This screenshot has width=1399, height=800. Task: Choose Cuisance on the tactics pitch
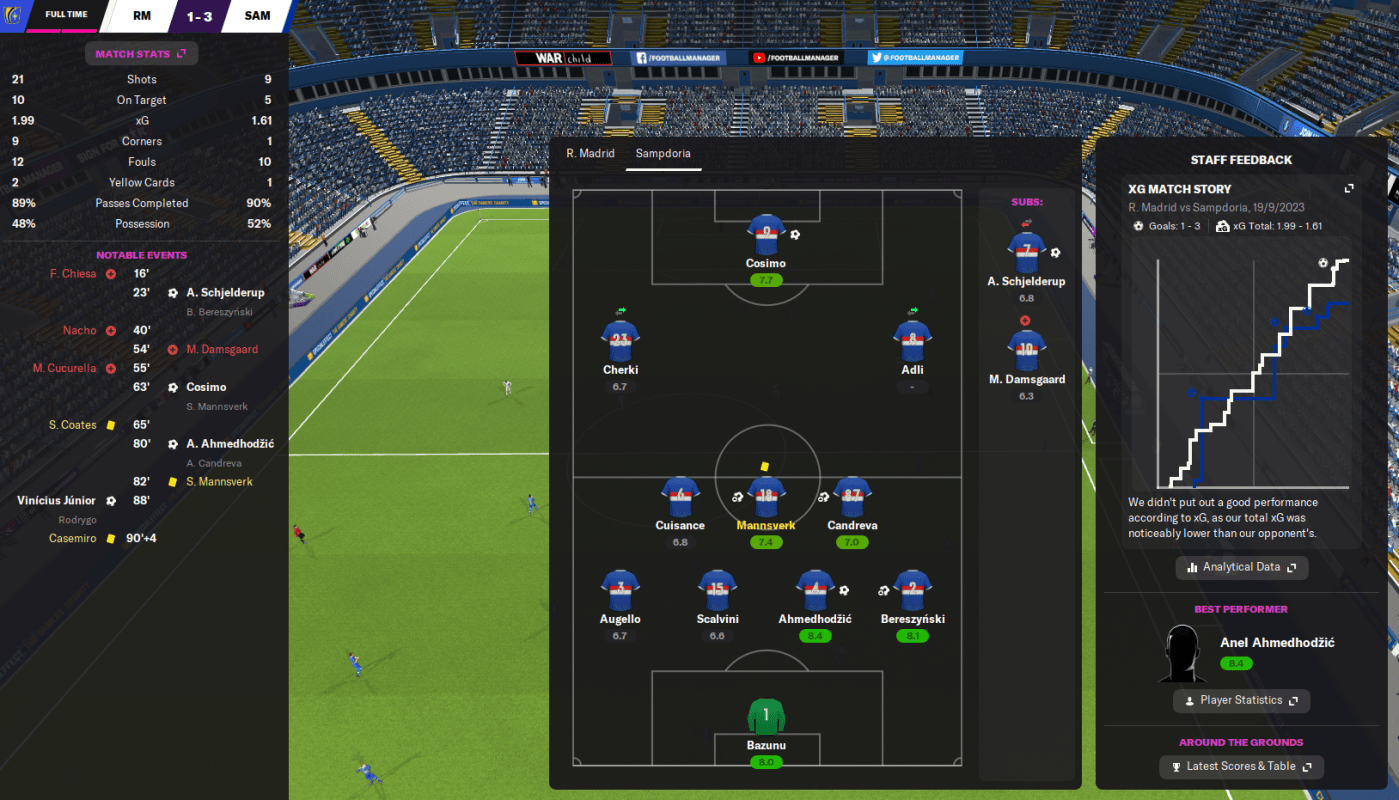[680, 497]
